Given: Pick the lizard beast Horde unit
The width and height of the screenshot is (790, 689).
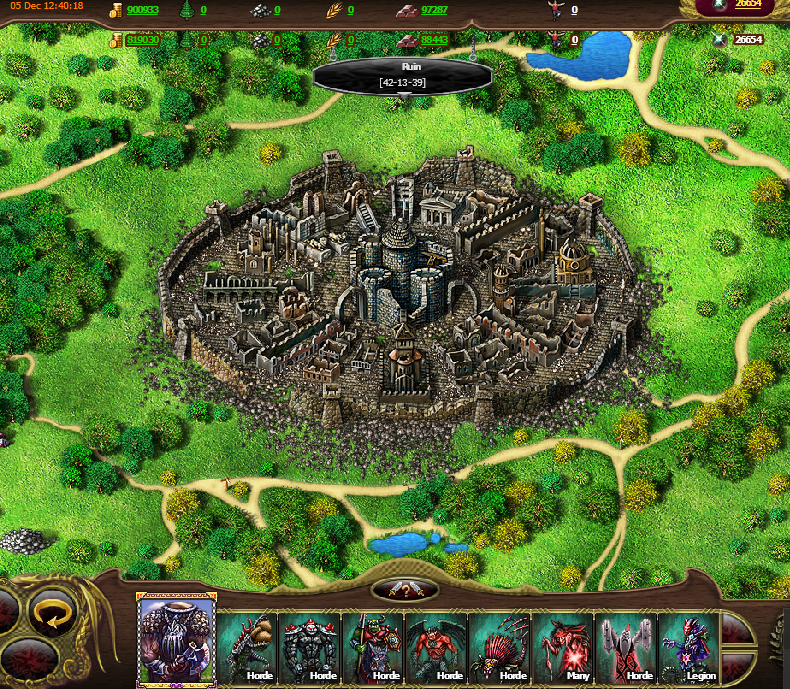Looking at the screenshot, I should (x=248, y=646).
